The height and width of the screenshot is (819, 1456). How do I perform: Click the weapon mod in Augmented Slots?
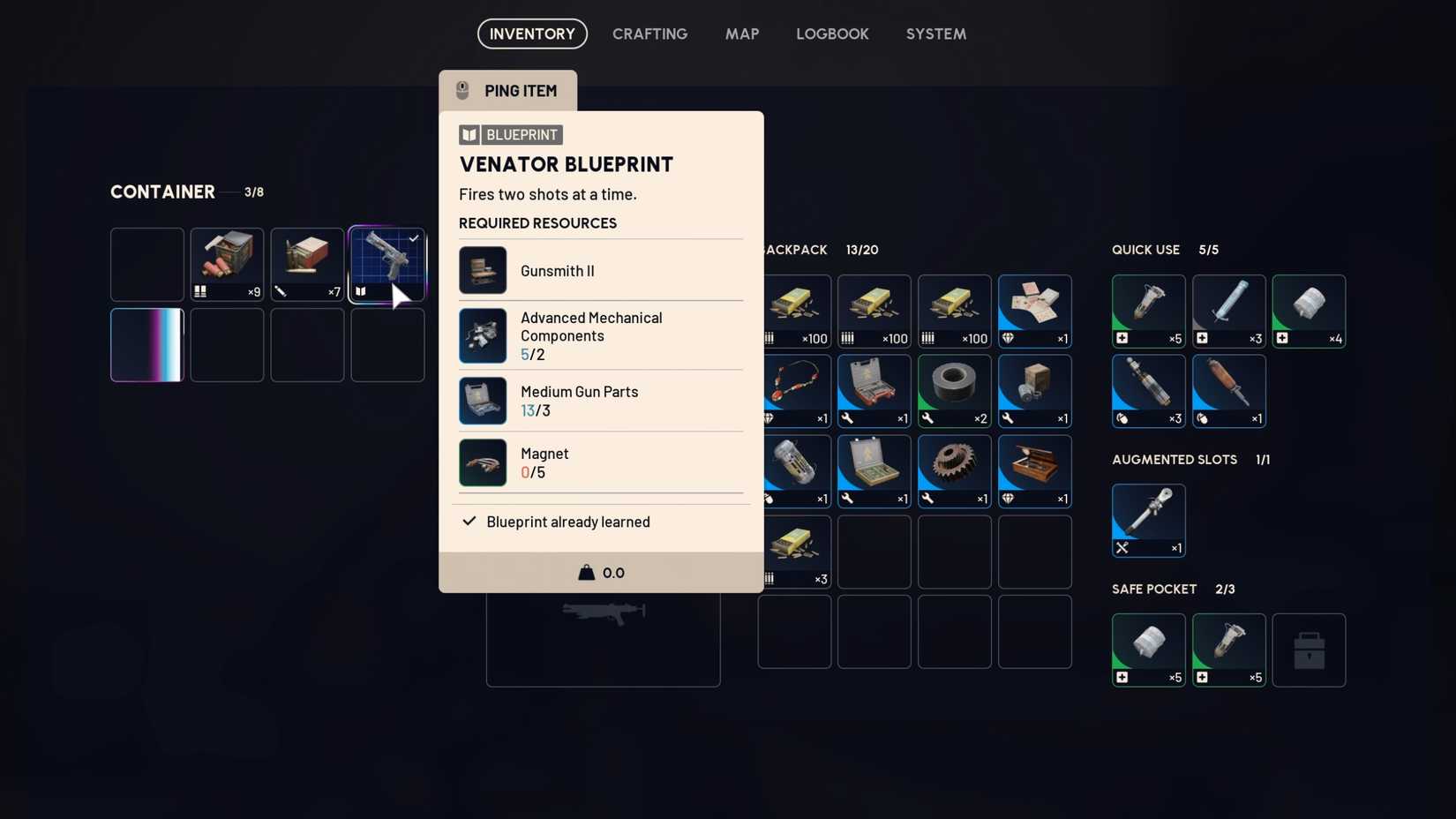(x=1148, y=520)
